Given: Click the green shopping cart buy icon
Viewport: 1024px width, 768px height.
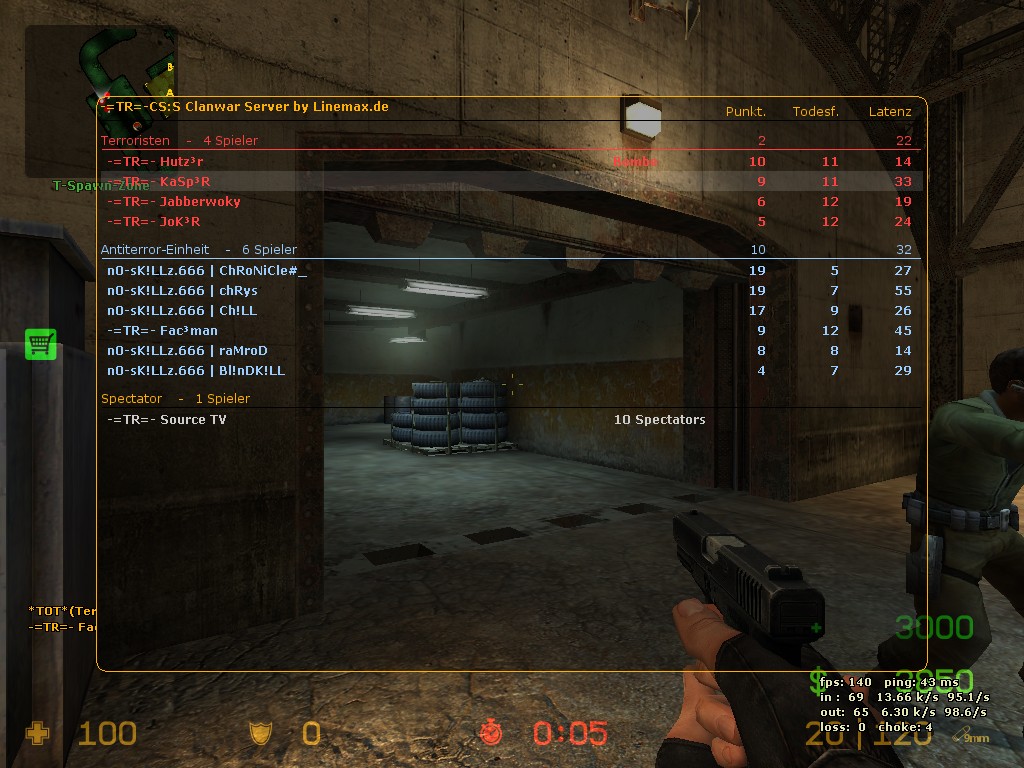Looking at the screenshot, I should click(x=41, y=344).
